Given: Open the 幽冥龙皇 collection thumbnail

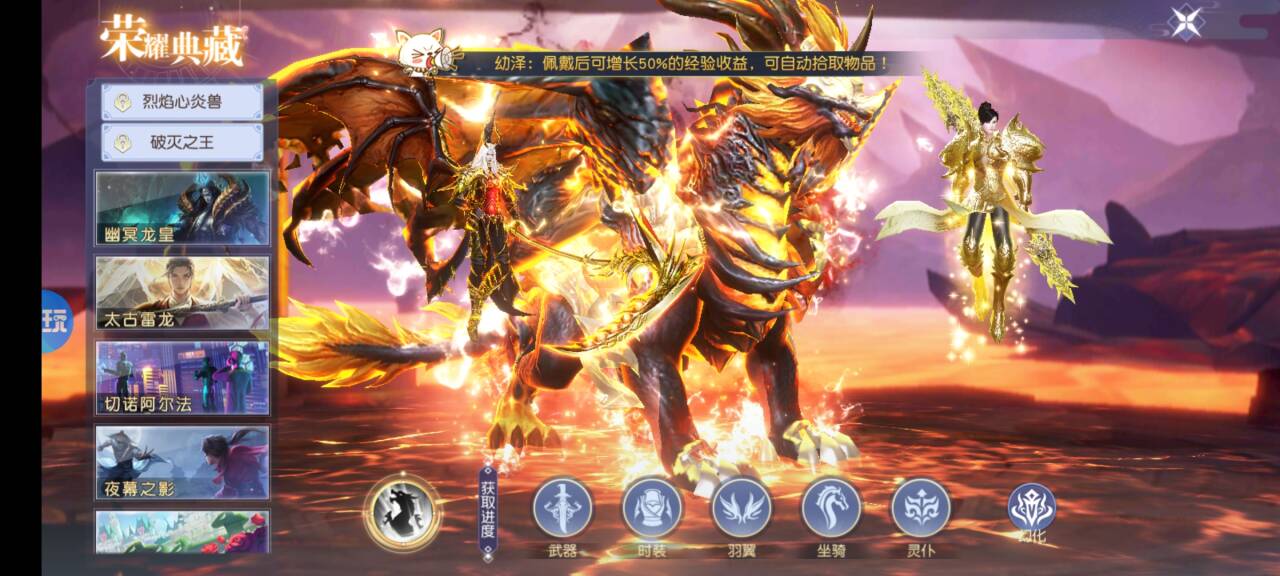Looking at the screenshot, I should point(182,208).
